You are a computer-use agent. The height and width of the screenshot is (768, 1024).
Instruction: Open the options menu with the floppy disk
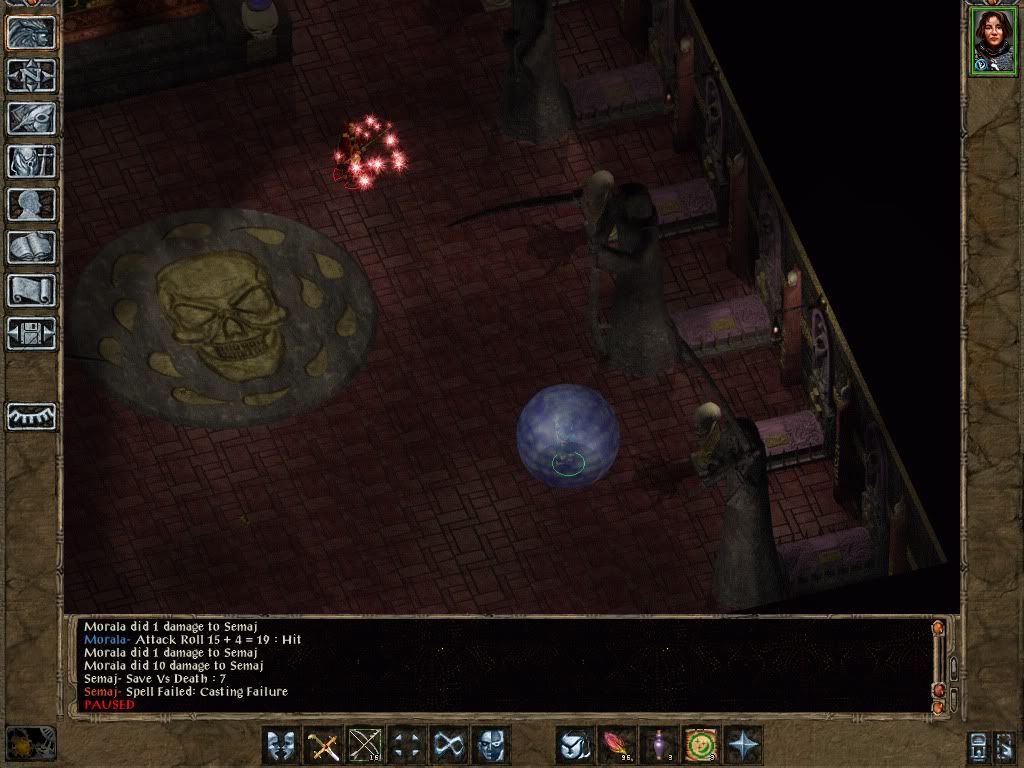[31, 333]
